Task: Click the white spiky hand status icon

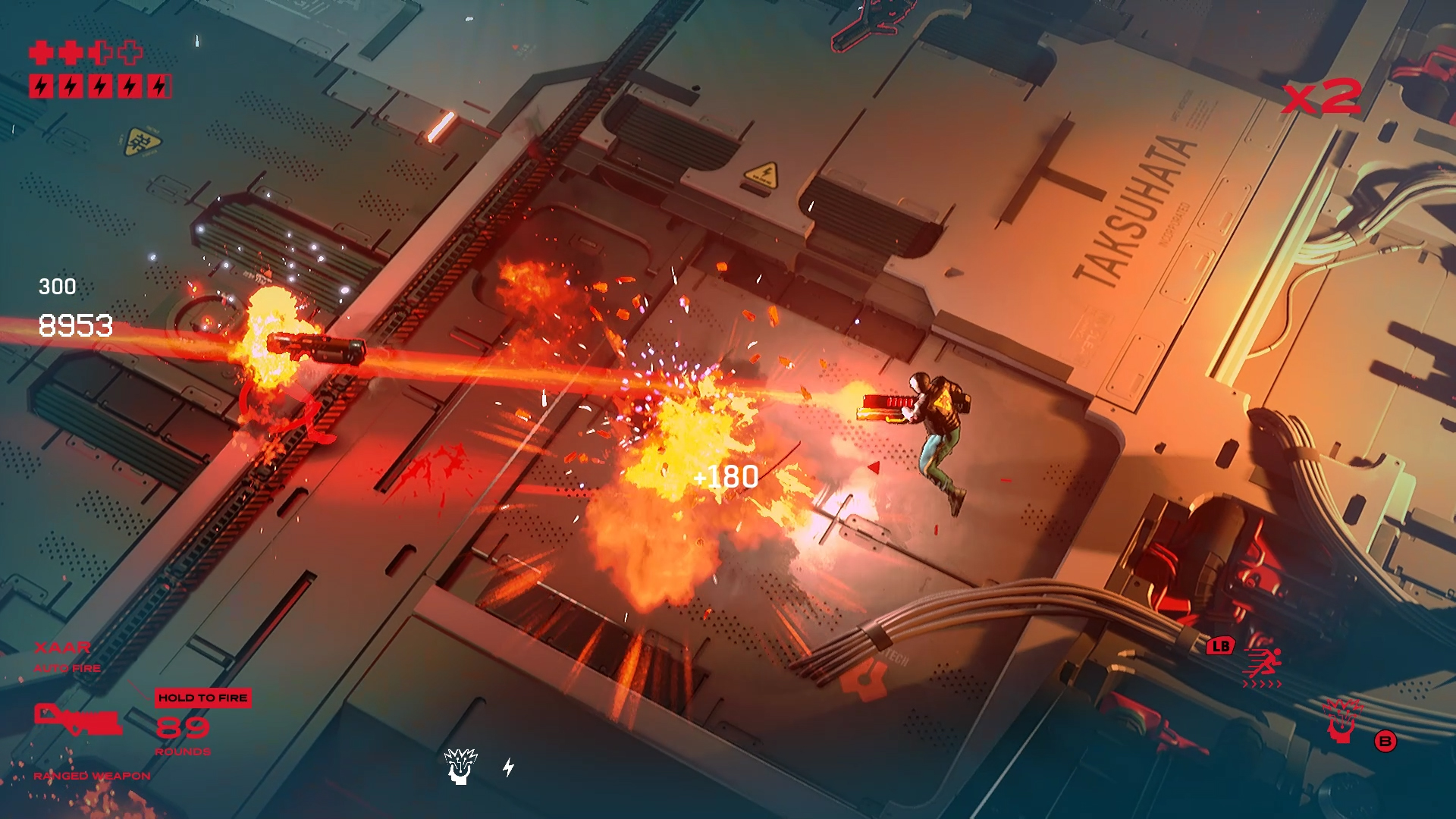Action: click(460, 766)
